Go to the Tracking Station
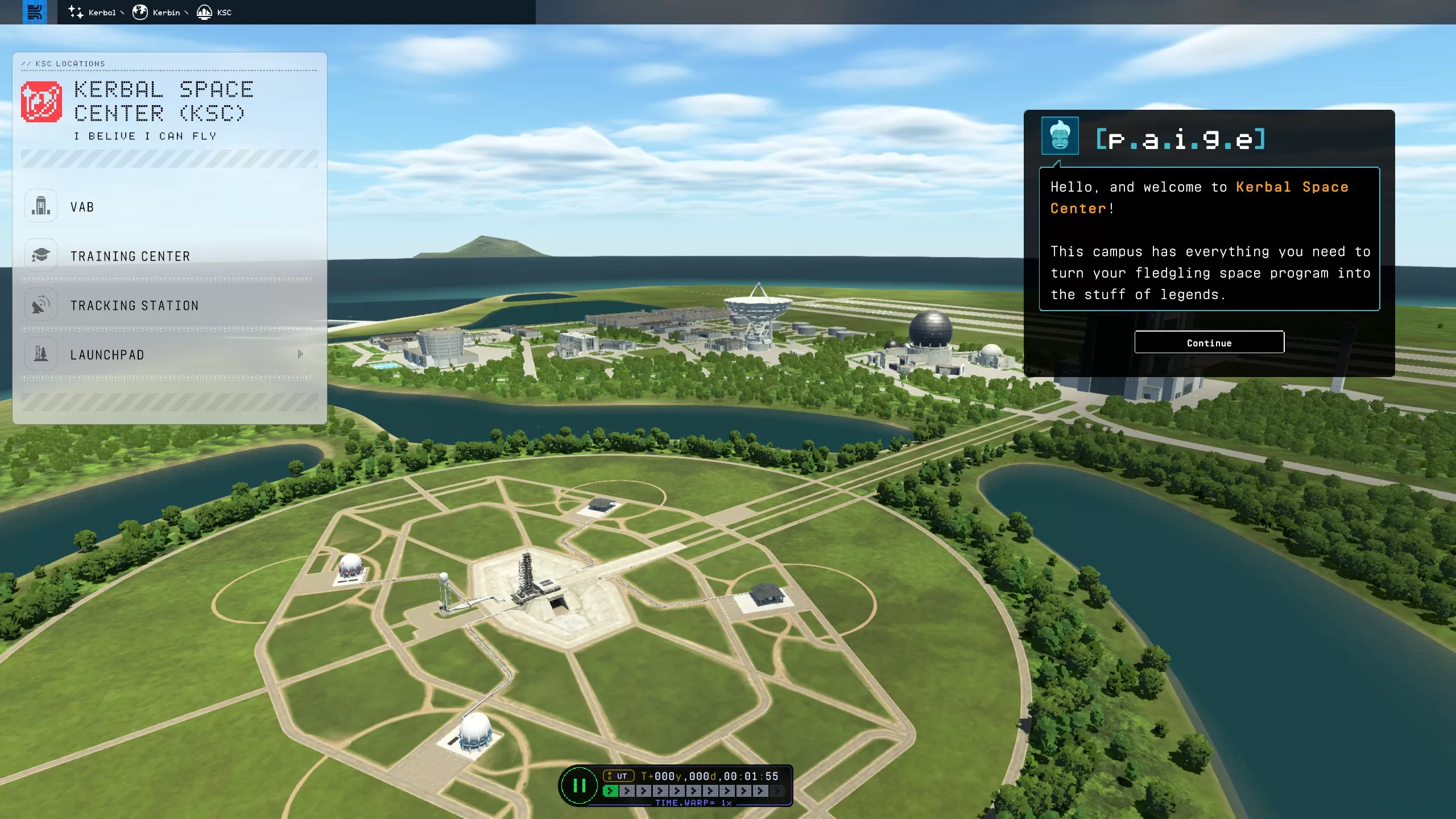Image resolution: width=1456 pixels, height=819 pixels. (x=134, y=306)
